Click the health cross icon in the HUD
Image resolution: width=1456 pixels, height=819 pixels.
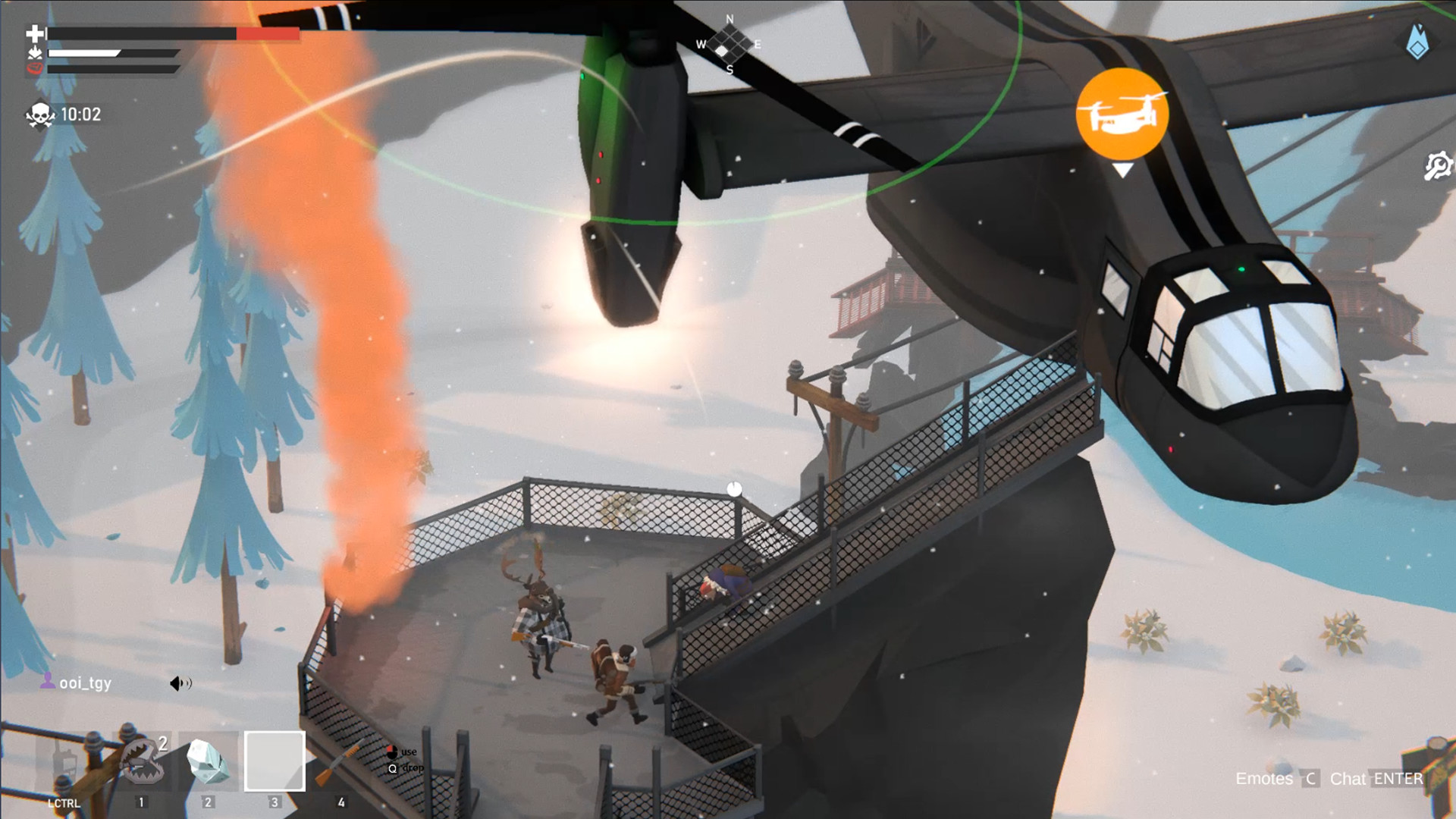[33, 33]
